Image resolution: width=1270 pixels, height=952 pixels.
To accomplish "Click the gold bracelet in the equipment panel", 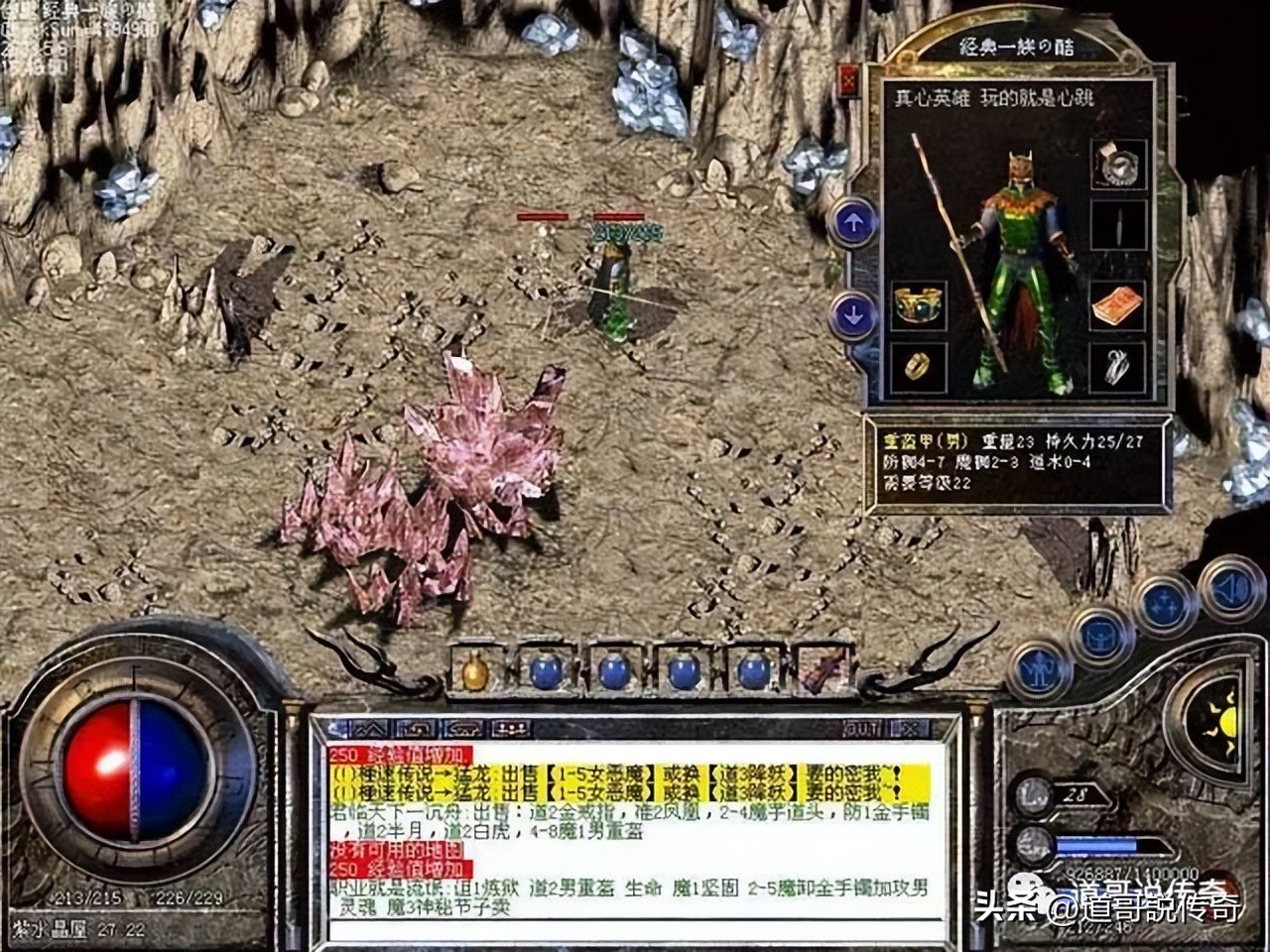I will tap(918, 304).
